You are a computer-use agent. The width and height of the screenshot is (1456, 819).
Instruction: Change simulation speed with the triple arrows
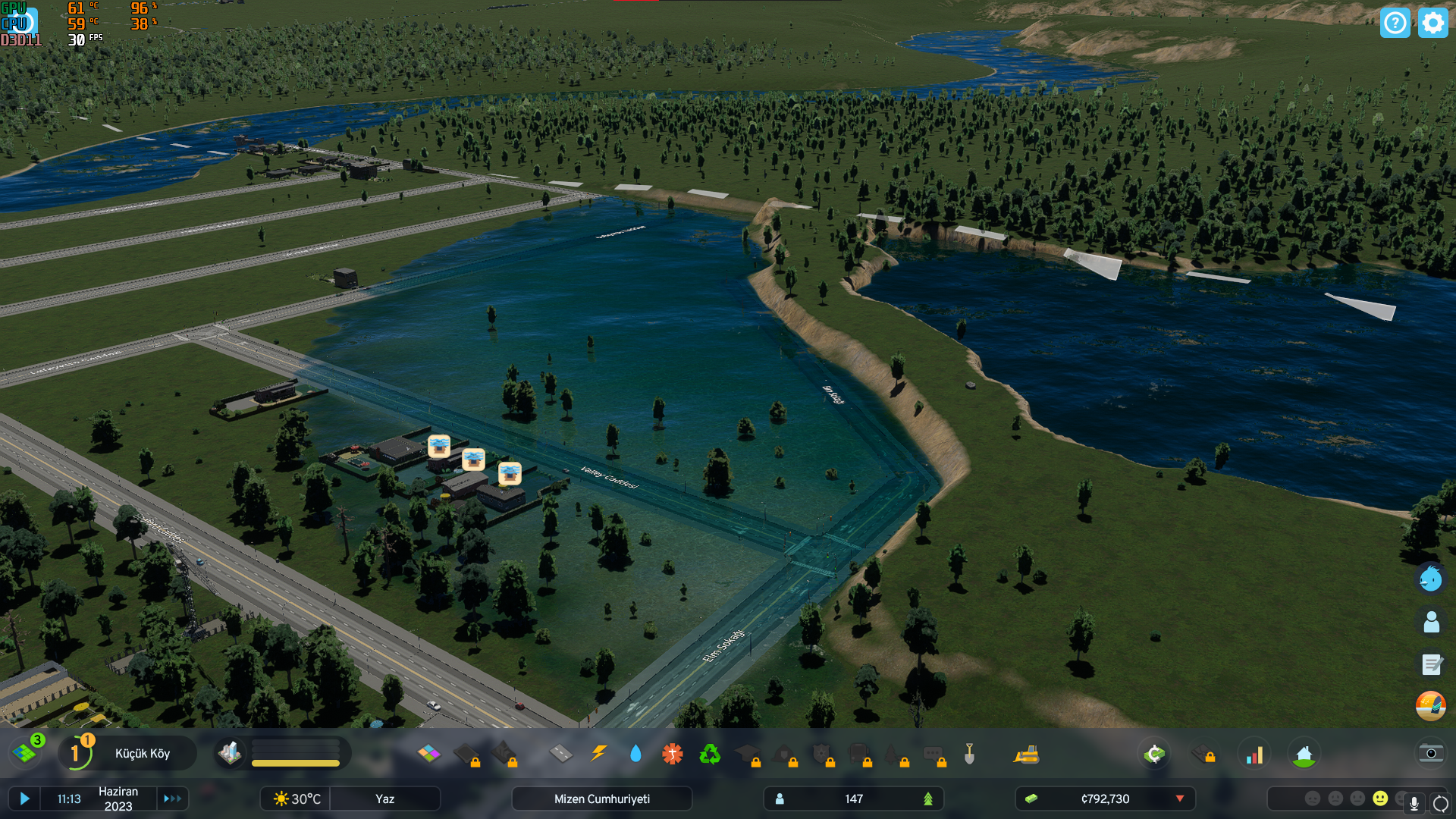point(172,799)
